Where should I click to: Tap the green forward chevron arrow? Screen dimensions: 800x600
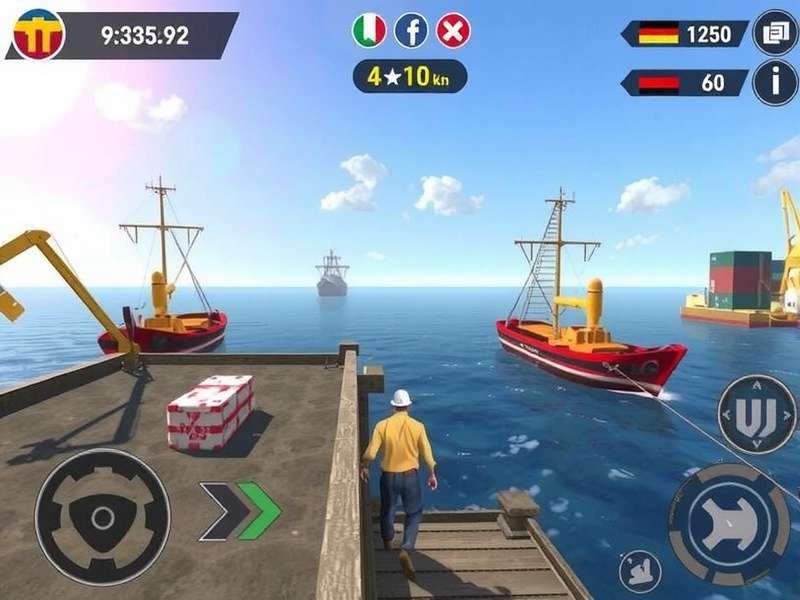tap(259, 510)
